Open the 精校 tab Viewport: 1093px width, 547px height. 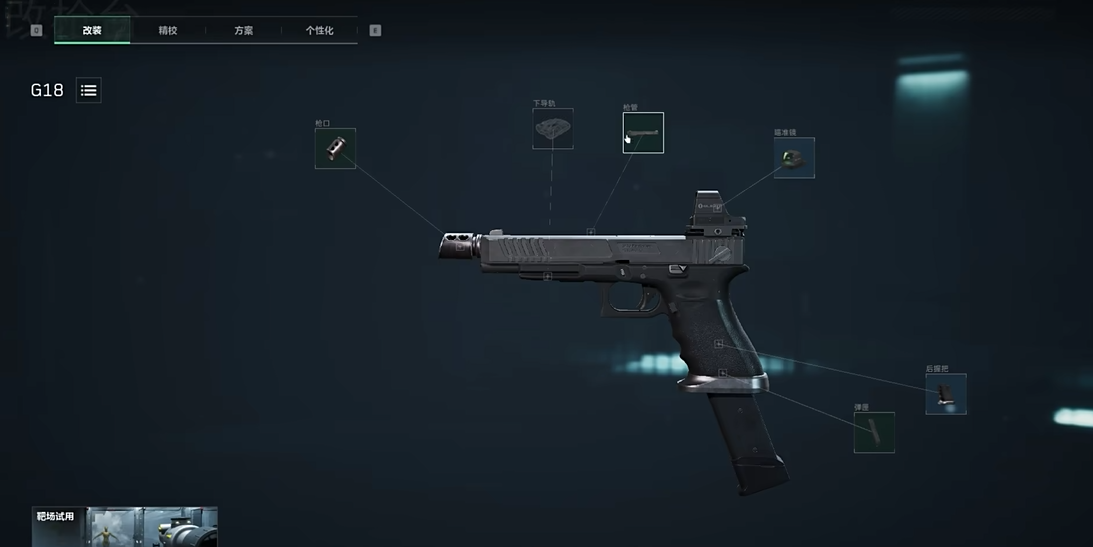point(168,30)
